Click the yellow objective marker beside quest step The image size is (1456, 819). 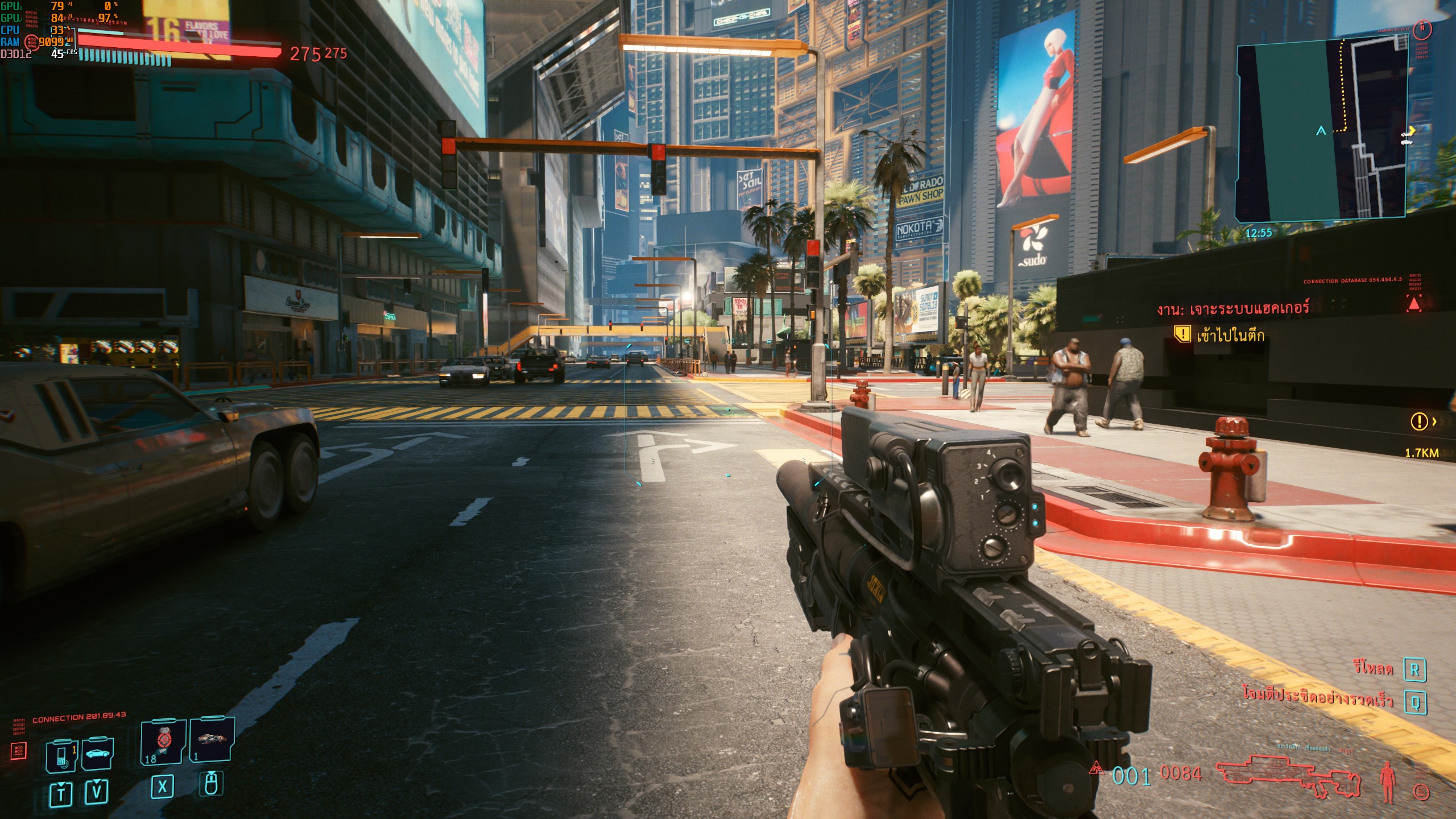click(1182, 334)
